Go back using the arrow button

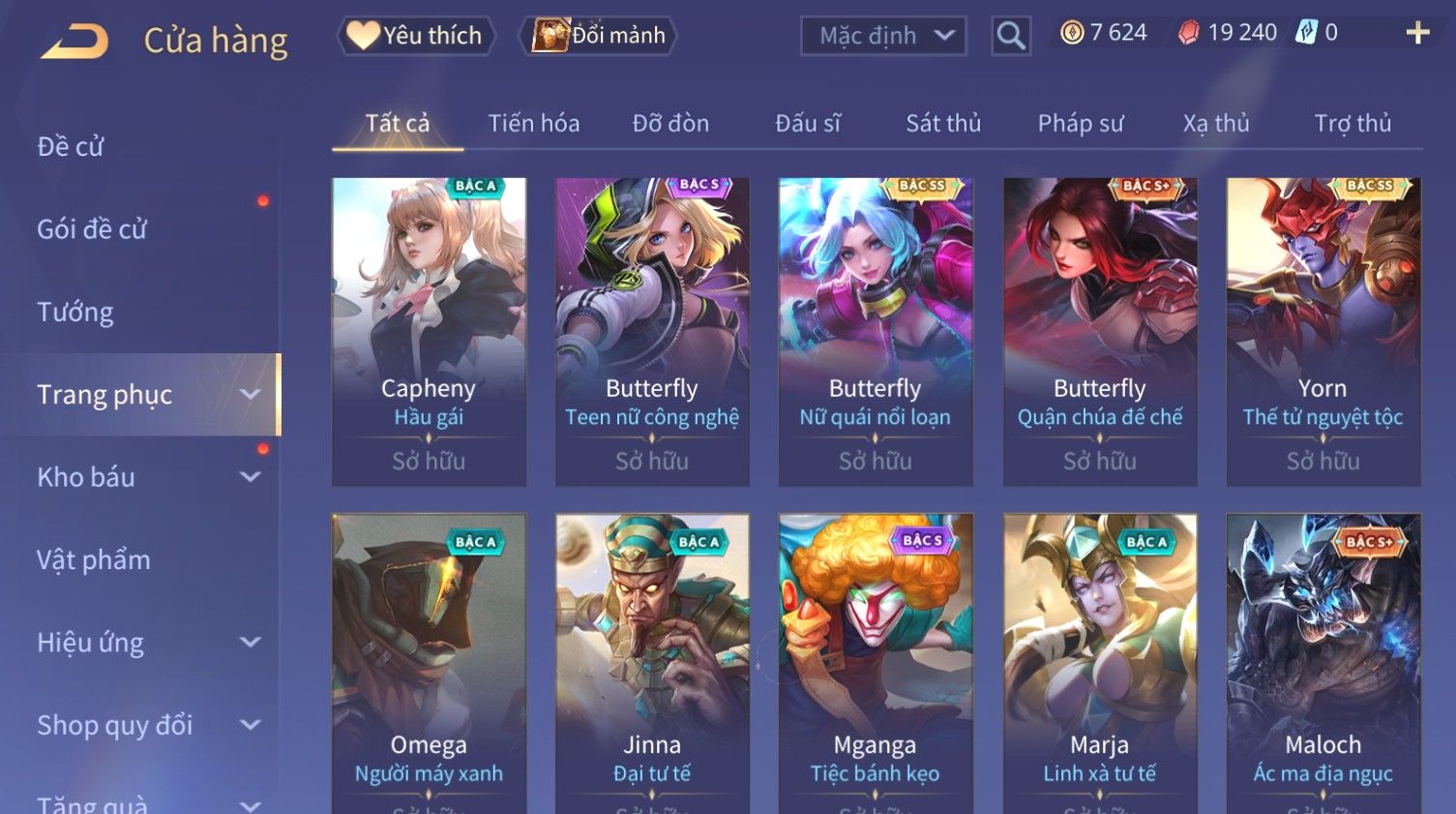tap(74, 41)
